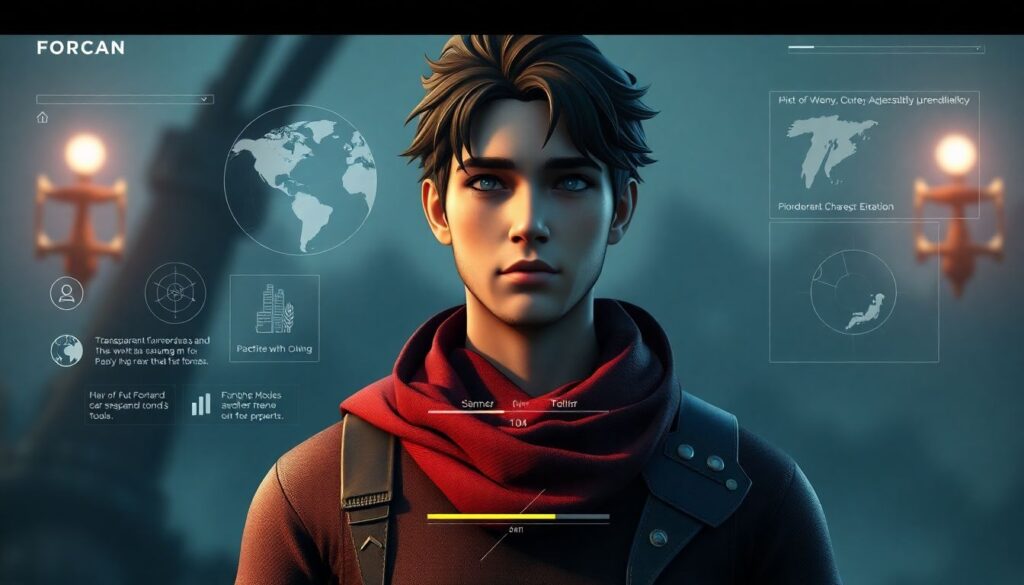Image resolution: width=1024 pixels, height=585 pixels.
Task: Click the small home icon
Action: [x=42, y=117]
